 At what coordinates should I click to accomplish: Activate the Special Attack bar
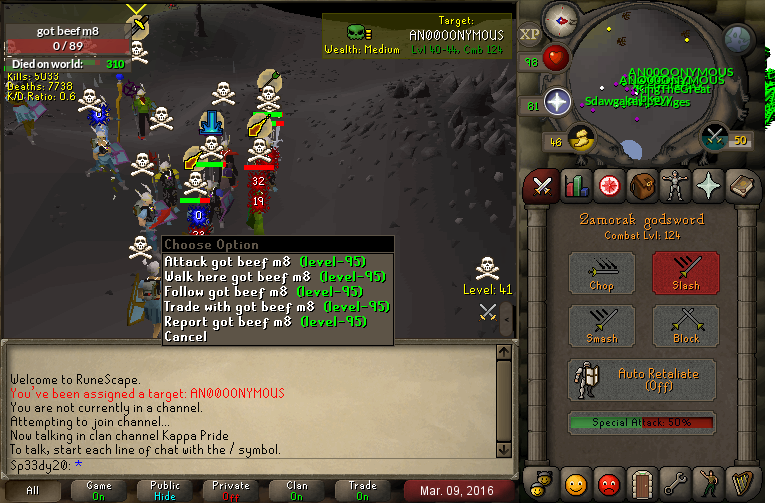click(644, 423)
